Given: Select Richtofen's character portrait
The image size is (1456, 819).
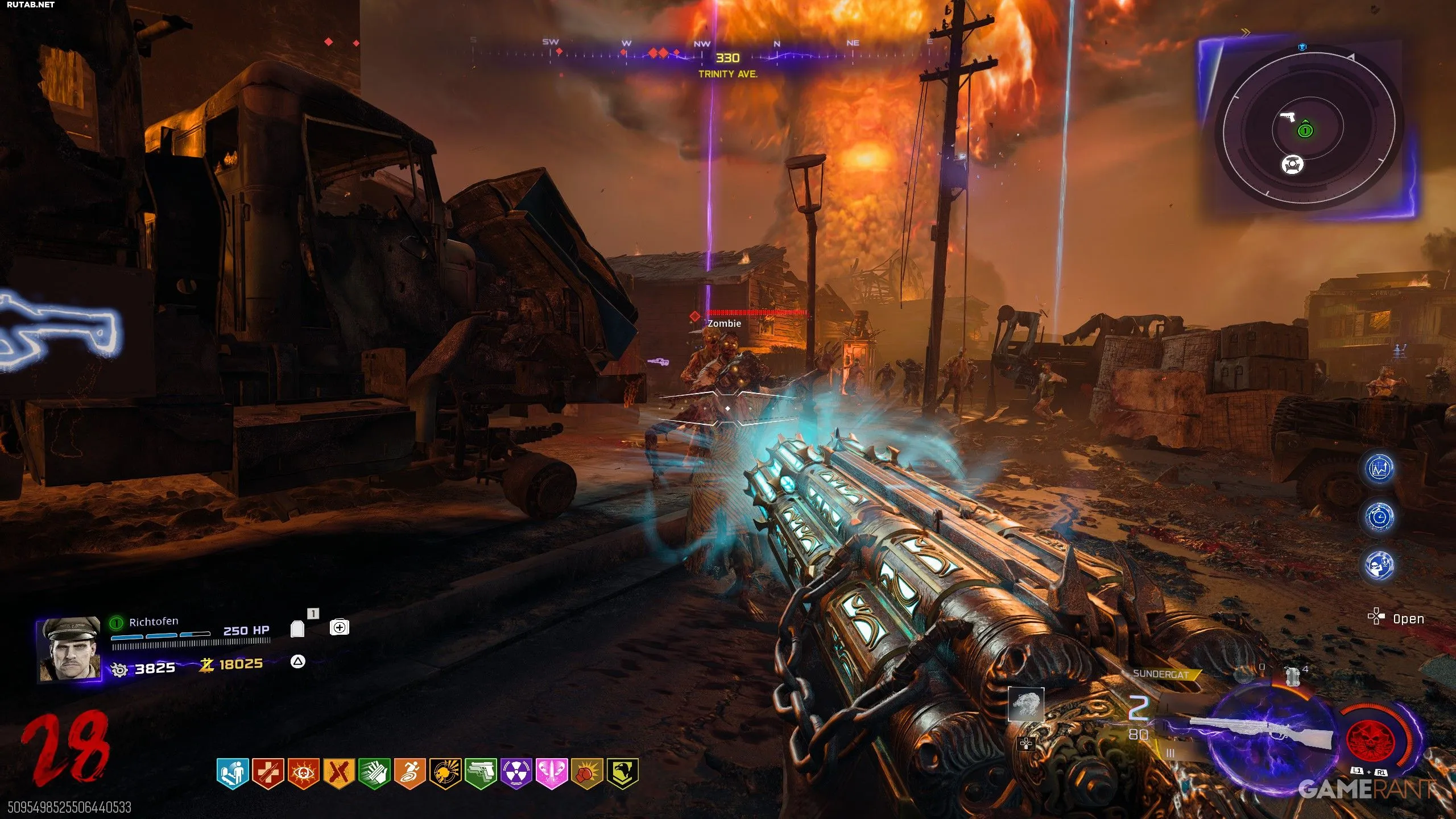Looking at the screenshot, I should pos(68,649).
